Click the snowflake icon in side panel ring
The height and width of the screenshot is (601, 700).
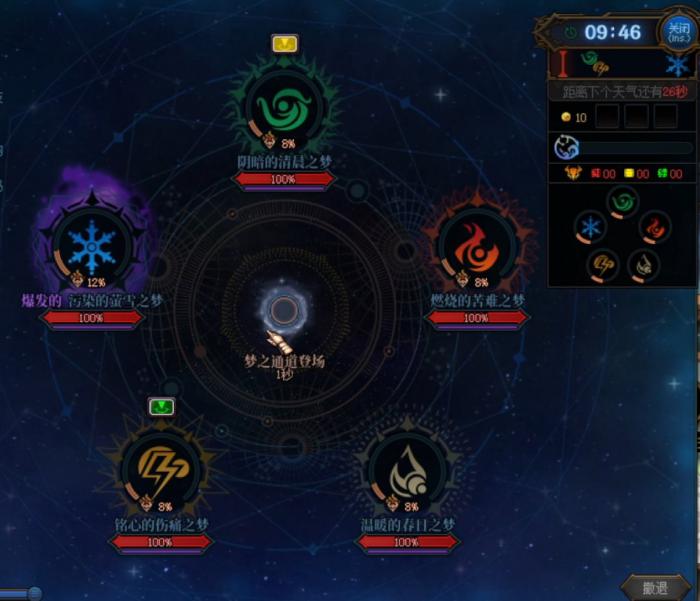point(591,227)
